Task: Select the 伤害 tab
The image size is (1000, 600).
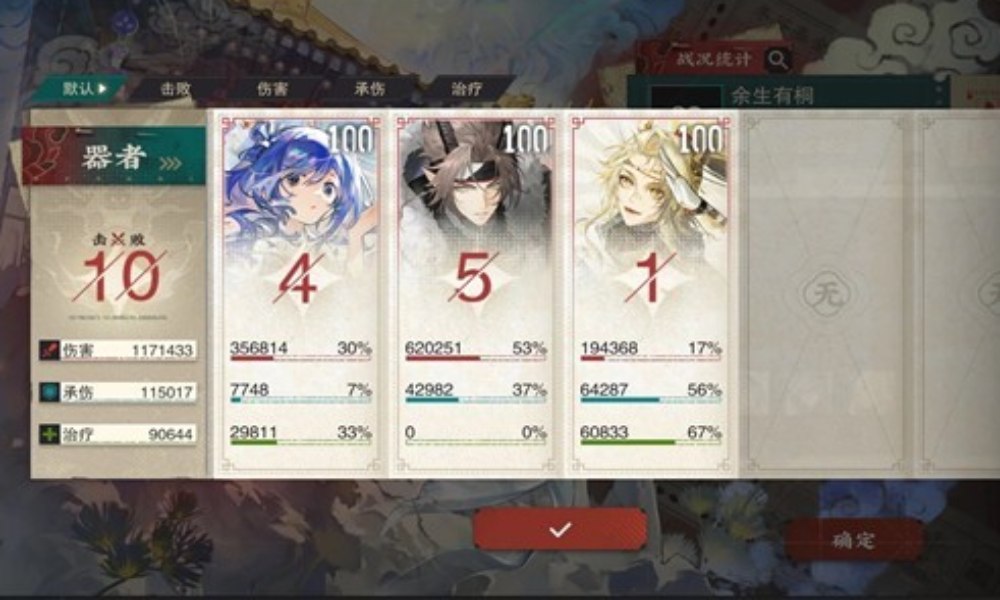Action: [272, 88]
